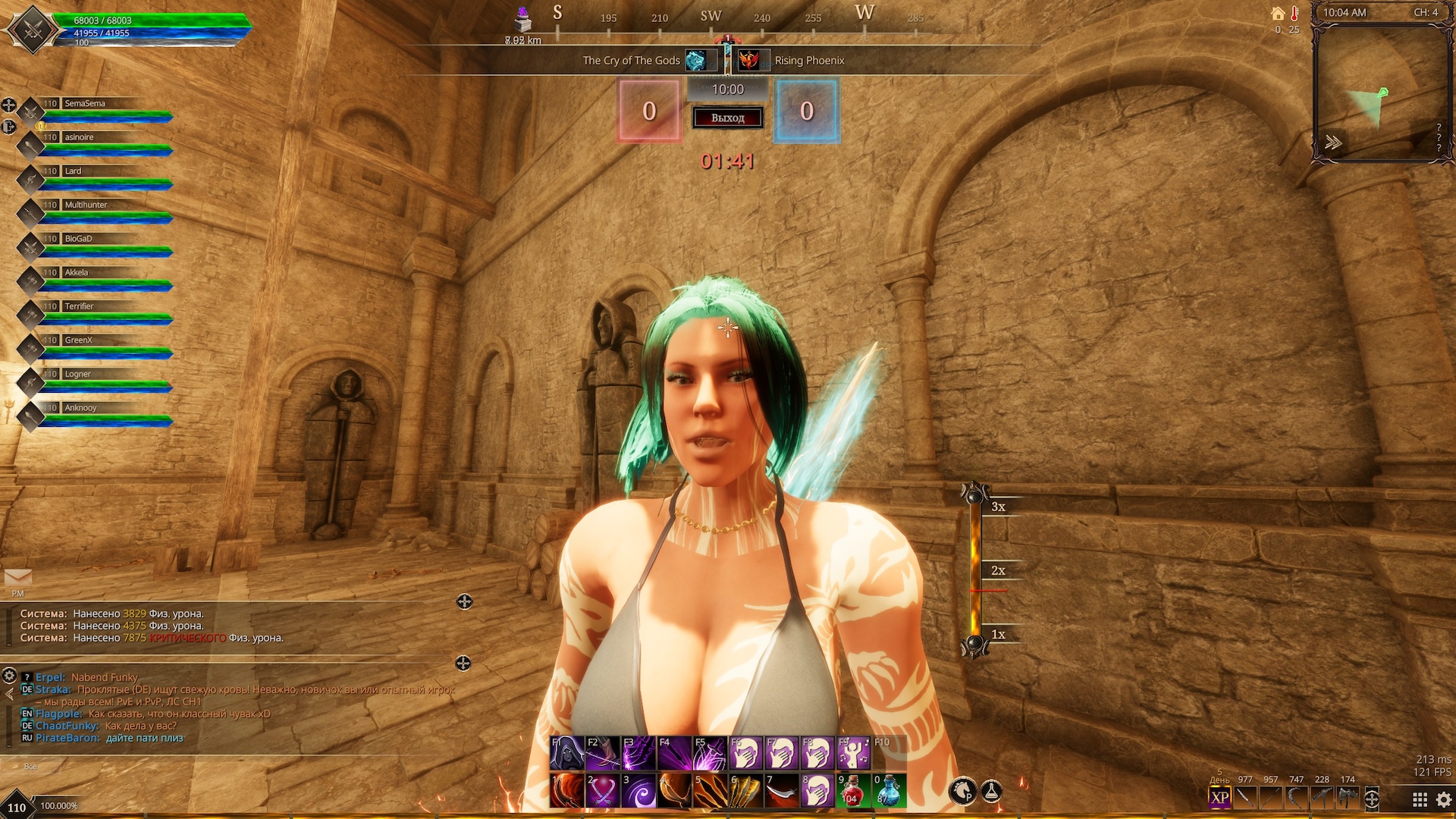Viewport: 1456px width, 819px height.
Task: Trigger the three claw slashes skill
Action: (711, 791)
